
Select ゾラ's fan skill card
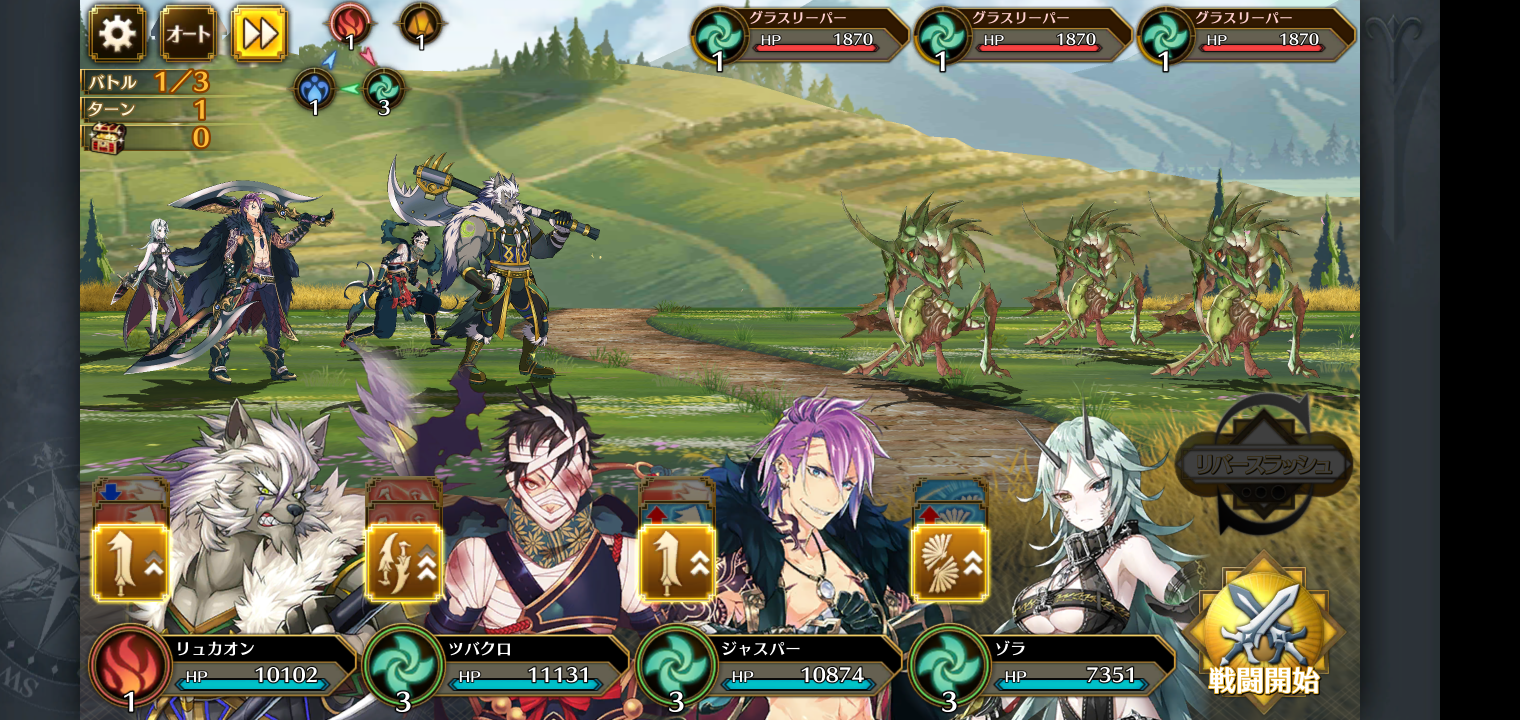(950, 561)
